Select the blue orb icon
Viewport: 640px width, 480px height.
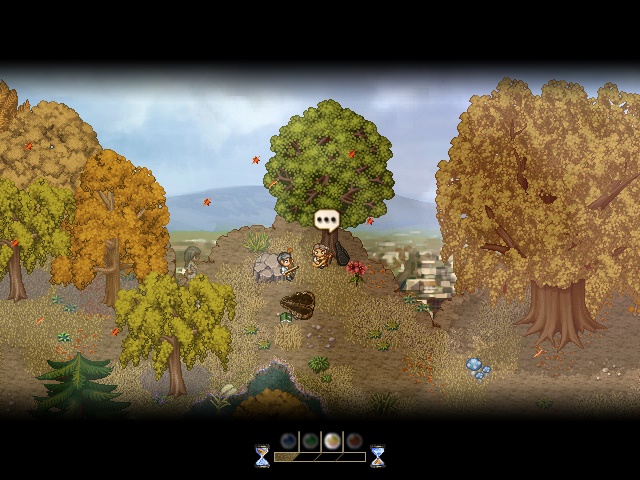[x=288, y=441]
